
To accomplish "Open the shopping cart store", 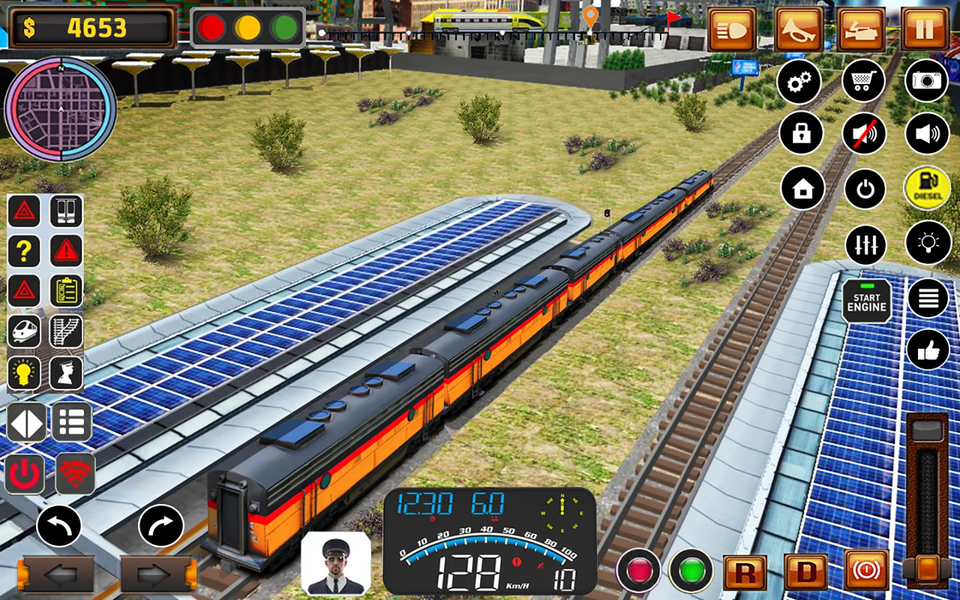I will point(864,81).
